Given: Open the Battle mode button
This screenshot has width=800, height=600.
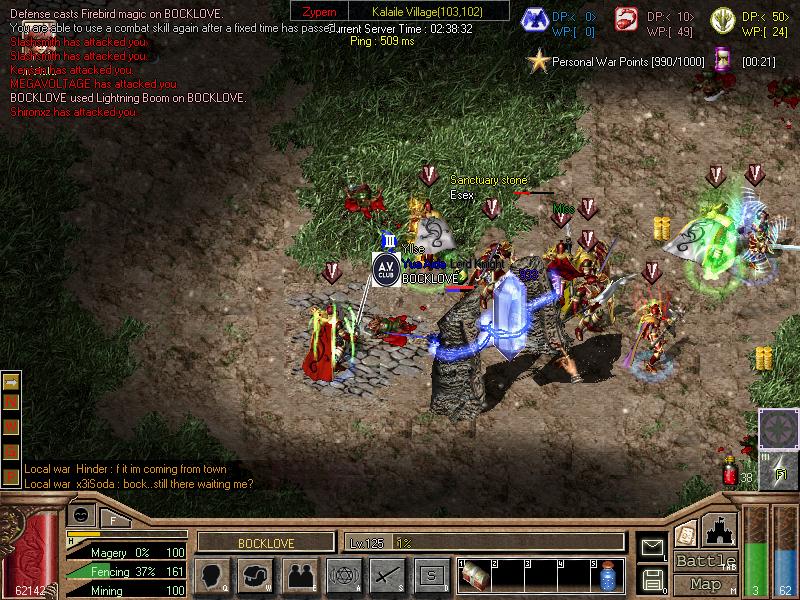Looking at the screenshot, I should coord(705,561).
